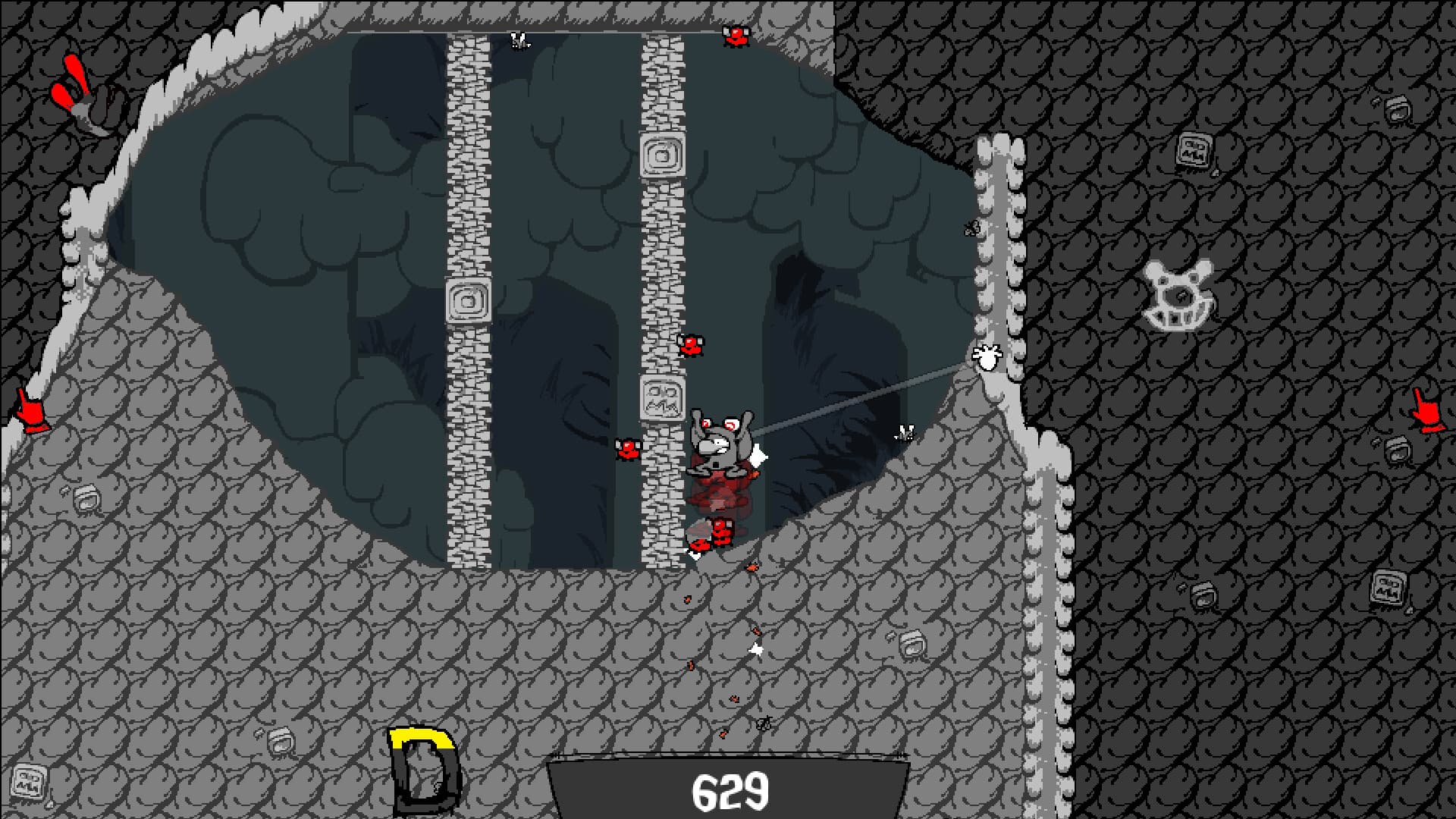1456x819 pixels.
Task: Click the white feather beside the mouse
Action: 757,455
